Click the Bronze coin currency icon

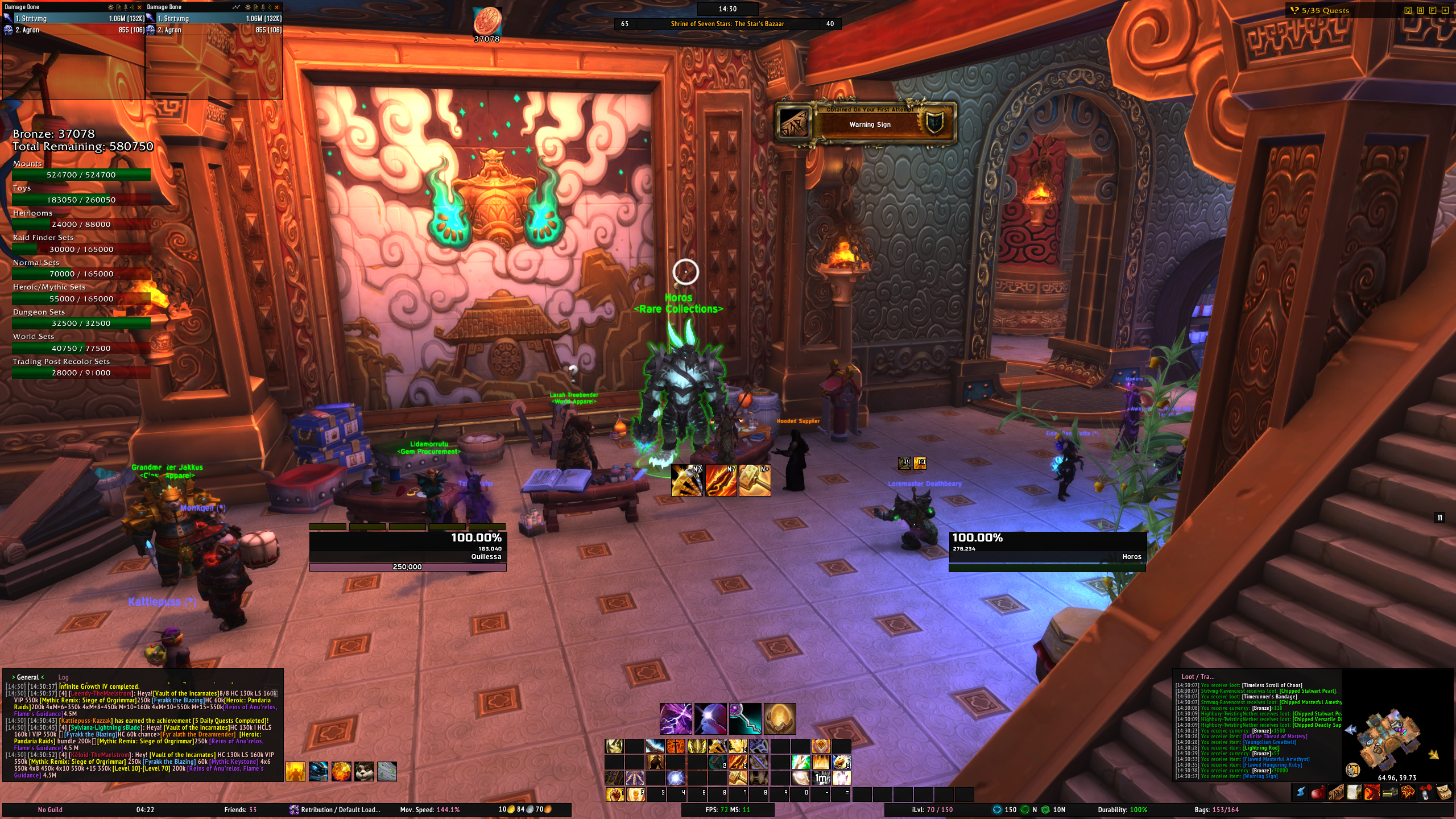pyautogui.click(x=487, y=21)
